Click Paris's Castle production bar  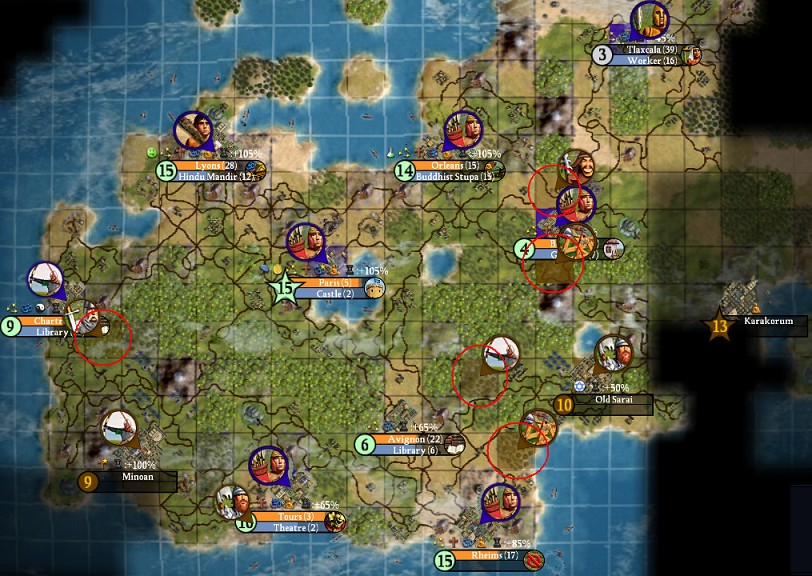[x=329, y=294]
